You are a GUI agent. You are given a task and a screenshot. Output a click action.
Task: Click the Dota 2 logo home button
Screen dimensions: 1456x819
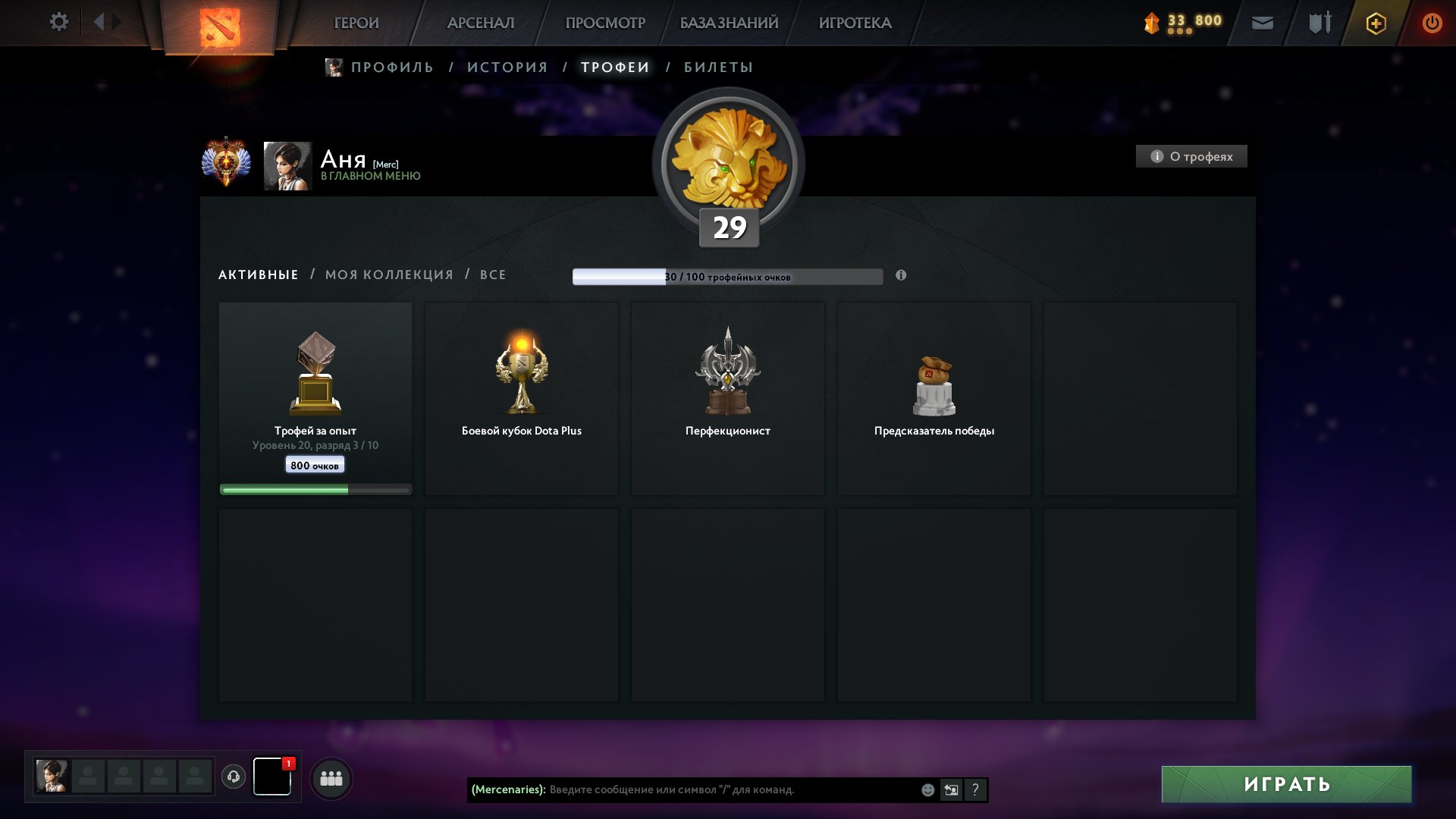tap(220, 27)
